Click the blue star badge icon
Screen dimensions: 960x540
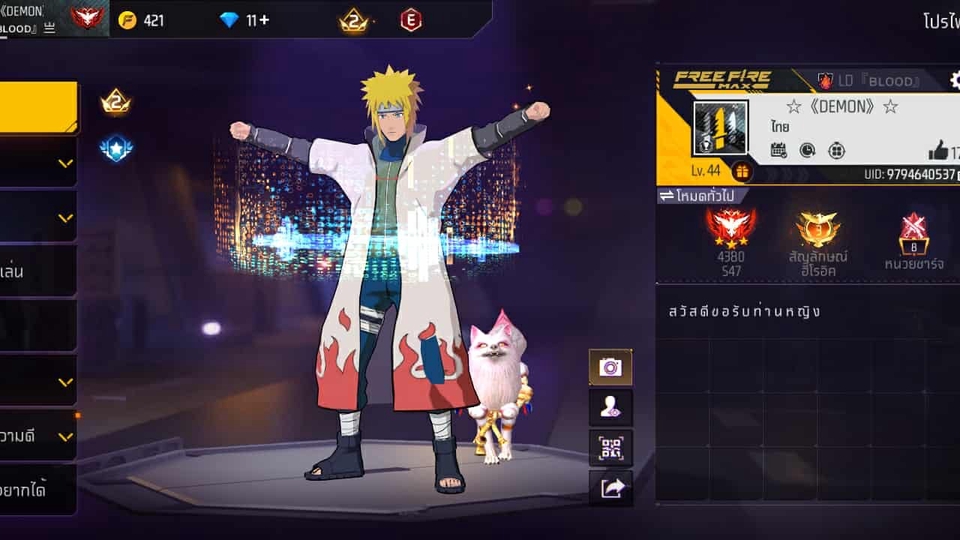[x=116, y=149]
